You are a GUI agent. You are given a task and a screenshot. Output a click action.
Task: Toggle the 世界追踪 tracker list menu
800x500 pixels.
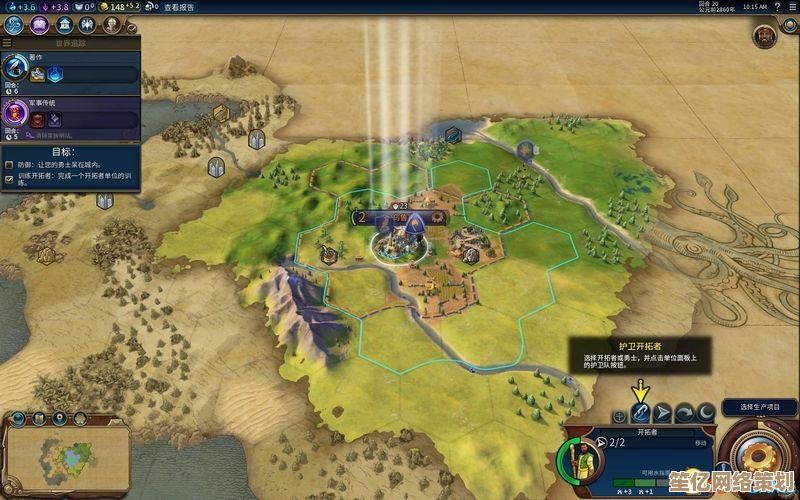pyautogui.click(x=70, y=43)
